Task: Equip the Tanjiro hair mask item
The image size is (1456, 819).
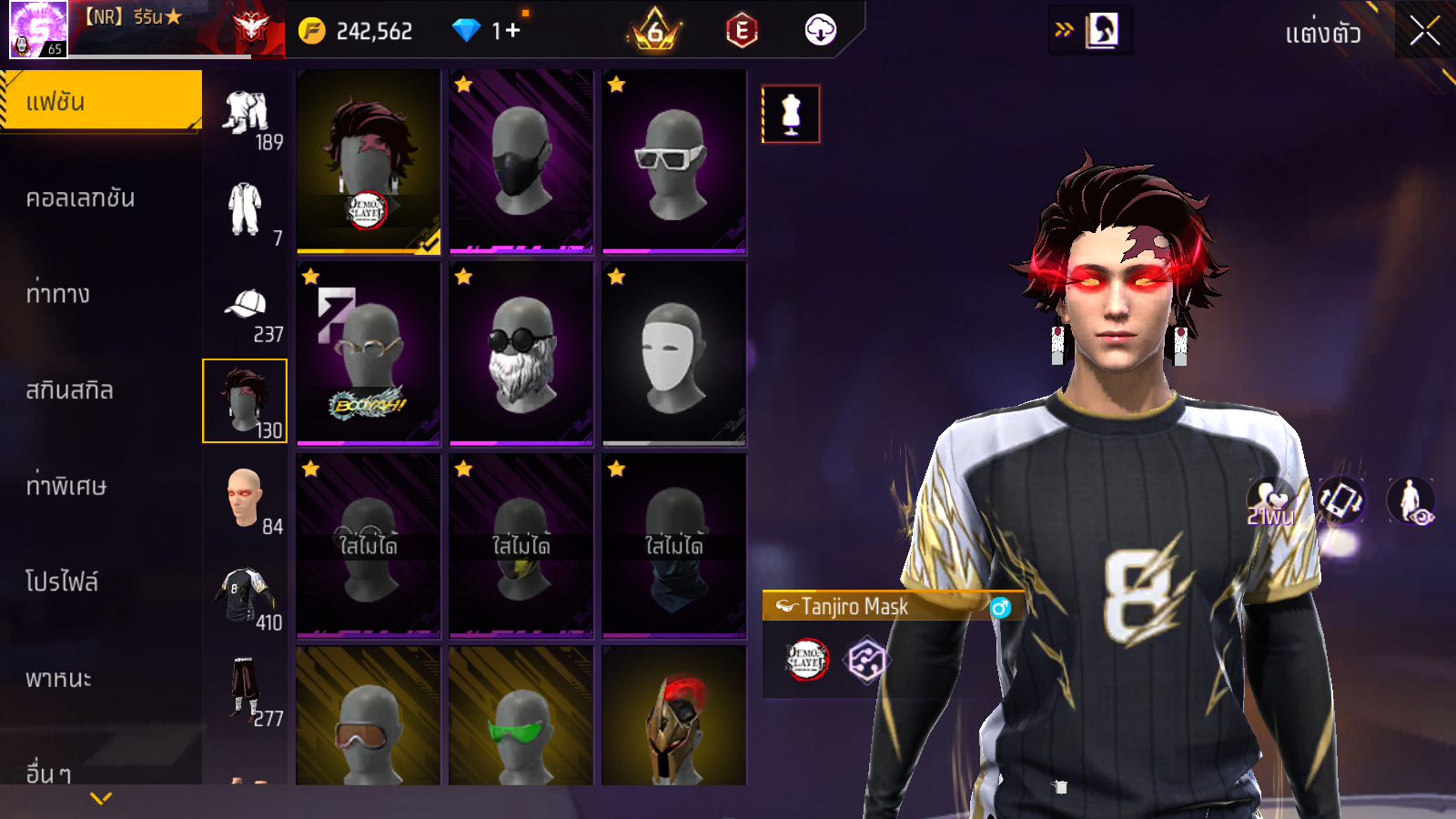Action: pyautogui.click(x=369, y=162)
